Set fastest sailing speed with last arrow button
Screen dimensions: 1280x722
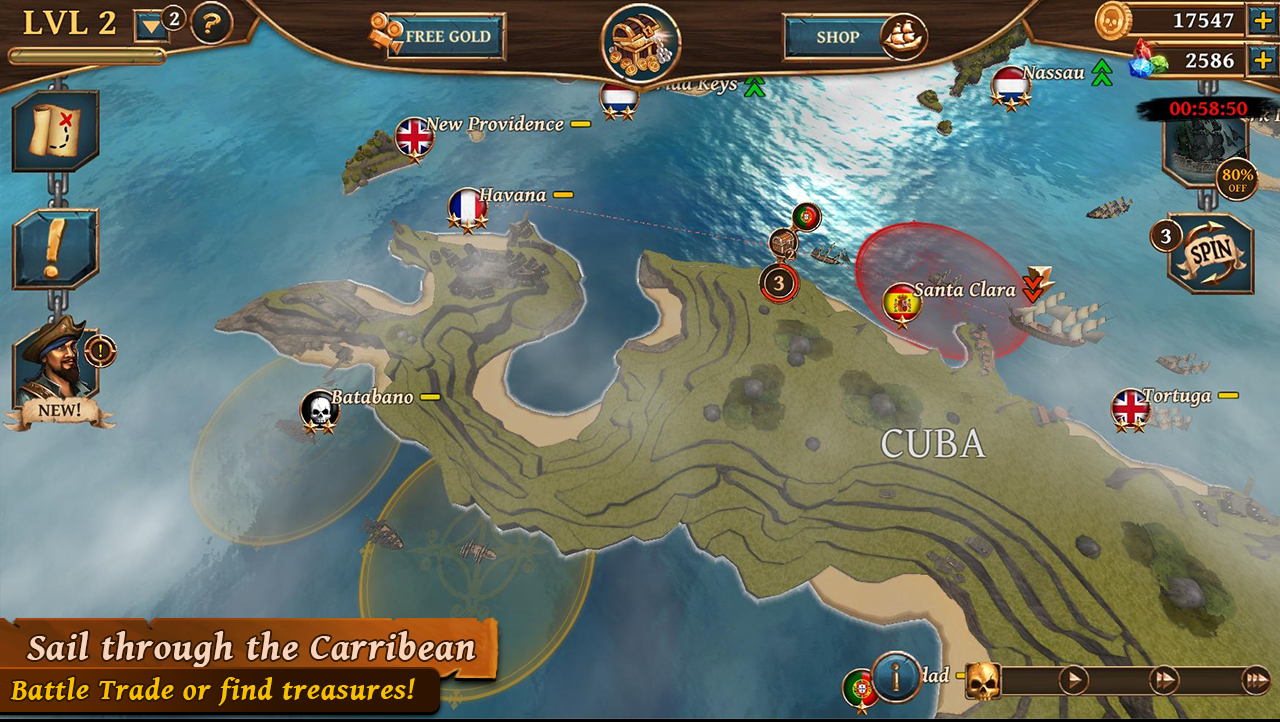tap(1255, 681)
